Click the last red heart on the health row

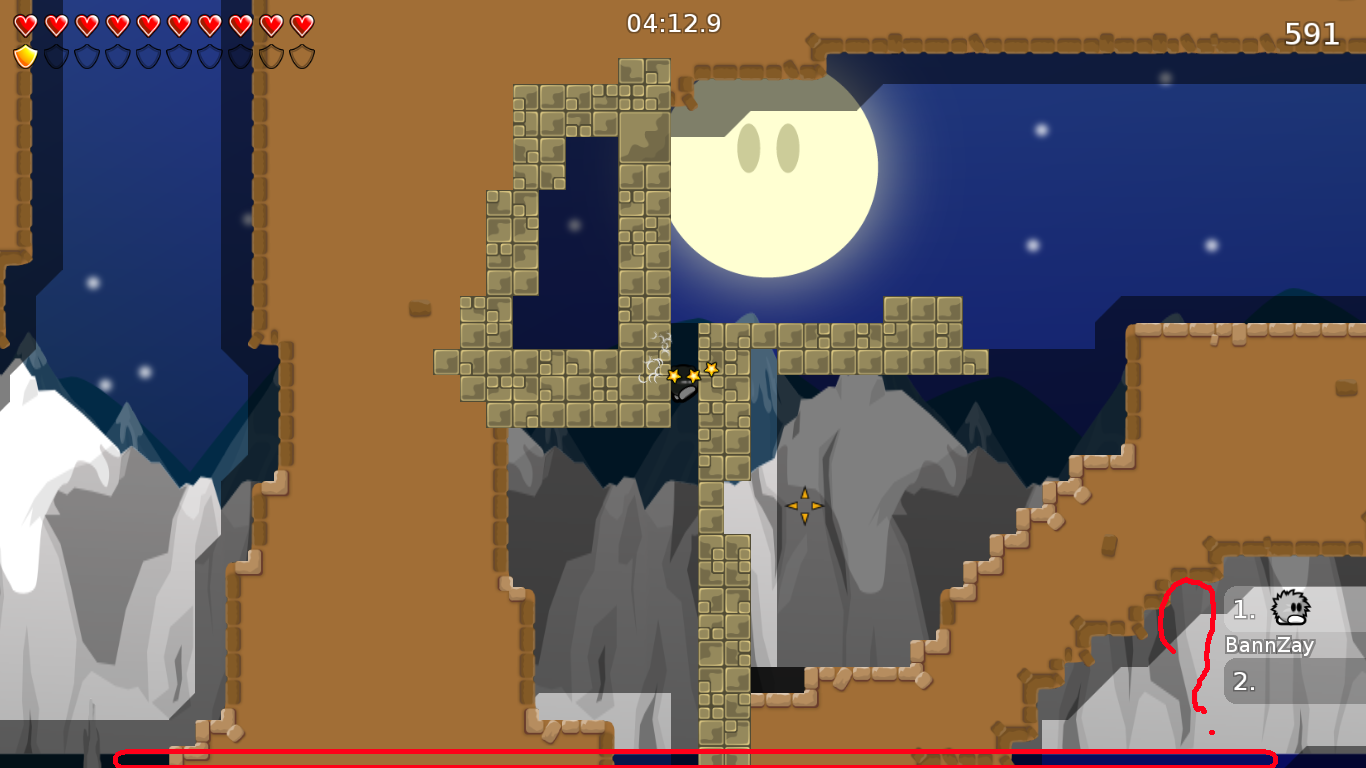(x=301, y=24)
